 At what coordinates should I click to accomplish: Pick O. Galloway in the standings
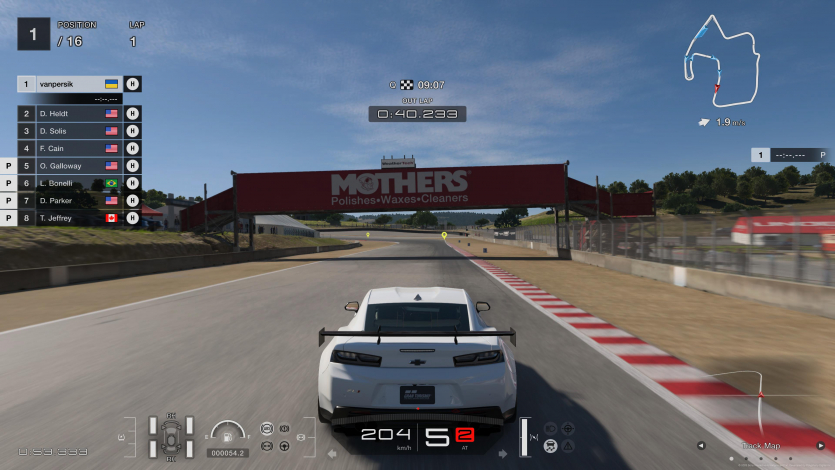[x=70, y=166]
